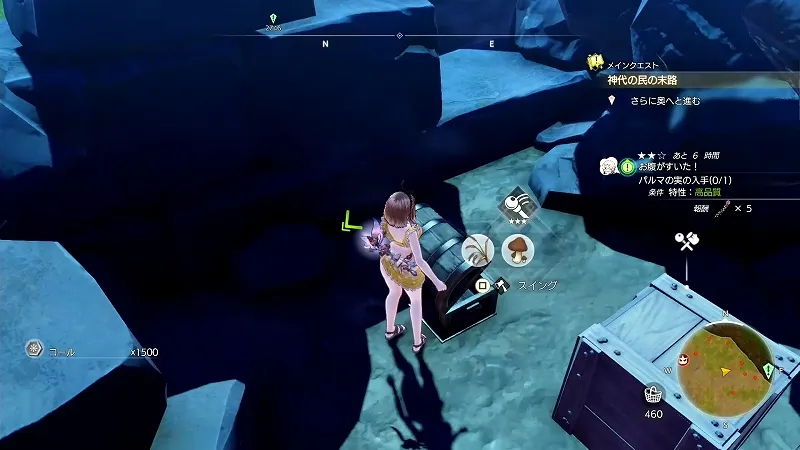This screenshot has height=450, width=800.
Task: Select the mushroom gather material icon
Action: [517, 248]
